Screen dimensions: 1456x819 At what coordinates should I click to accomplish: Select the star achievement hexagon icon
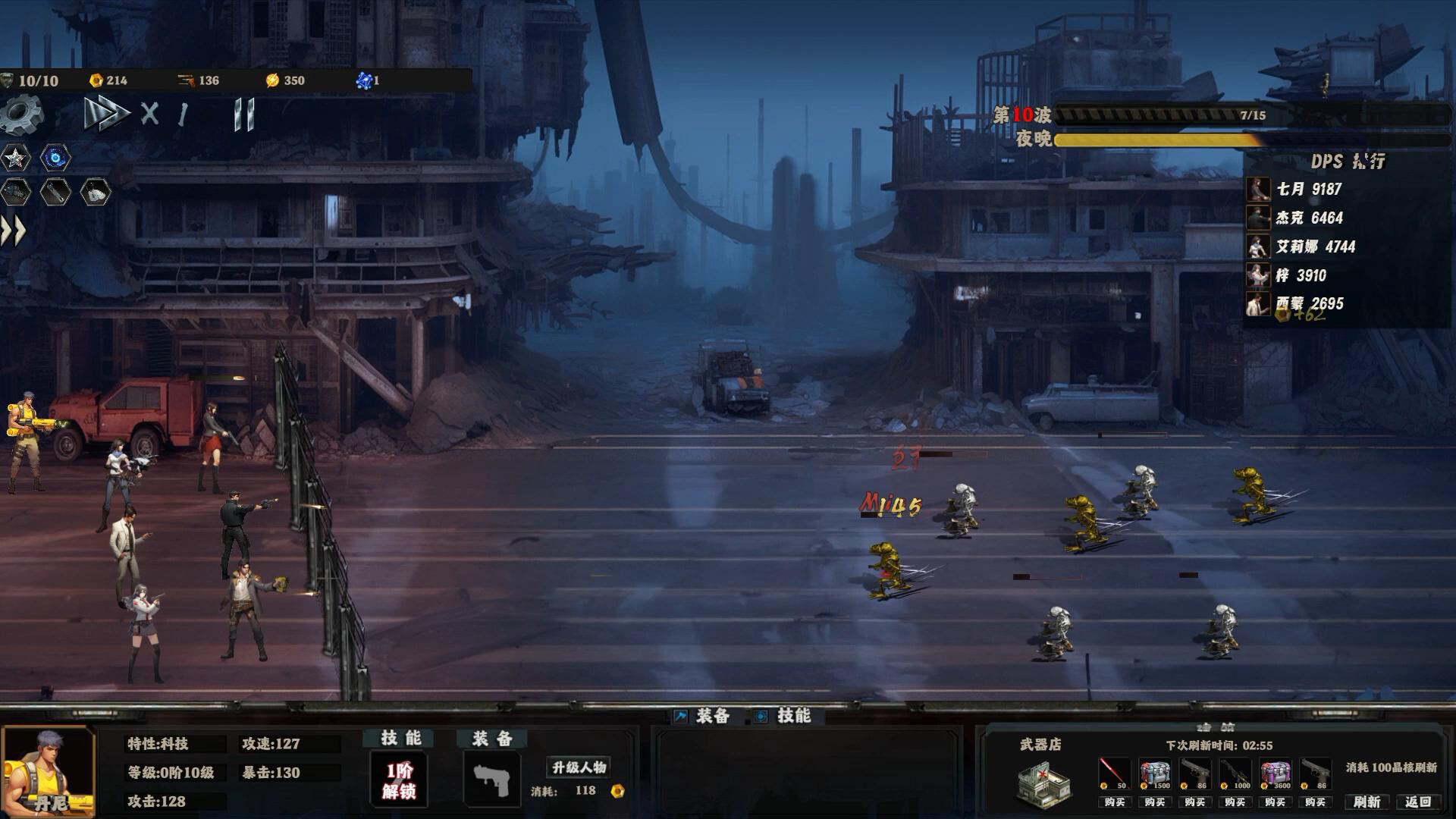tap(15, 158)
